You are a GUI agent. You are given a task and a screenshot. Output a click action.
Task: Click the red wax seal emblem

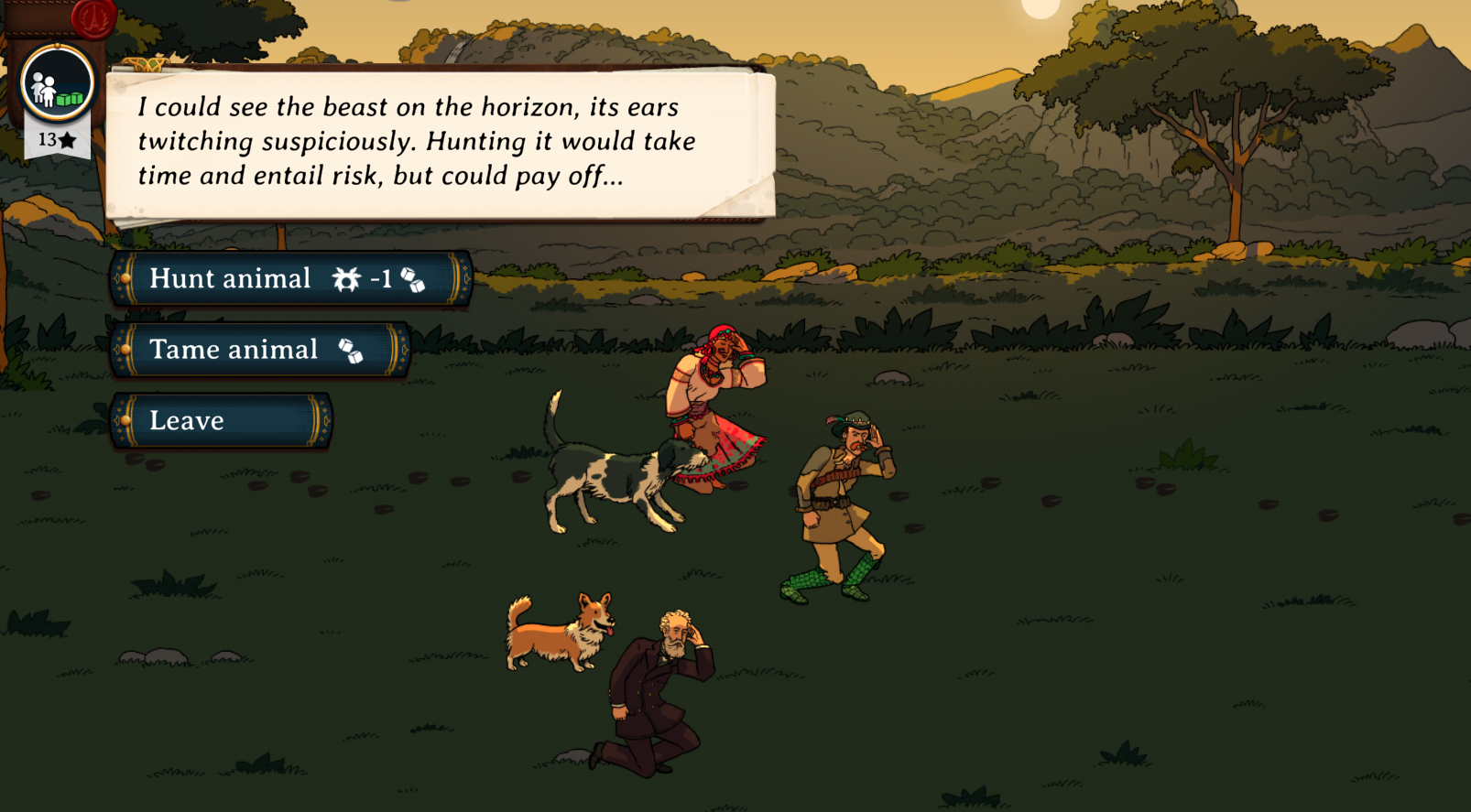pyautogui.click(x=93, y=16)
